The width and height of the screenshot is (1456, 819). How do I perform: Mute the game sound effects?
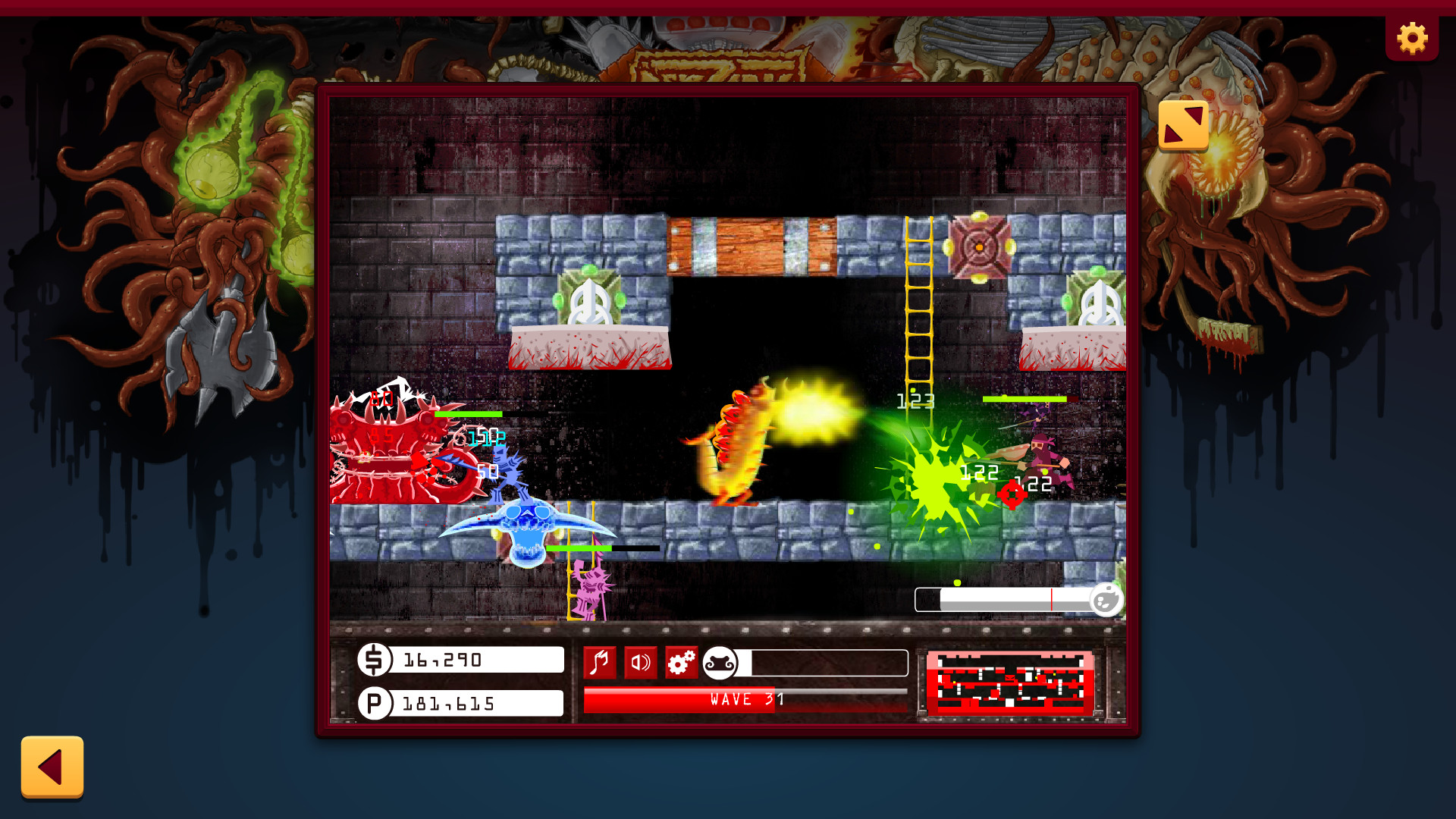[639, 662]
